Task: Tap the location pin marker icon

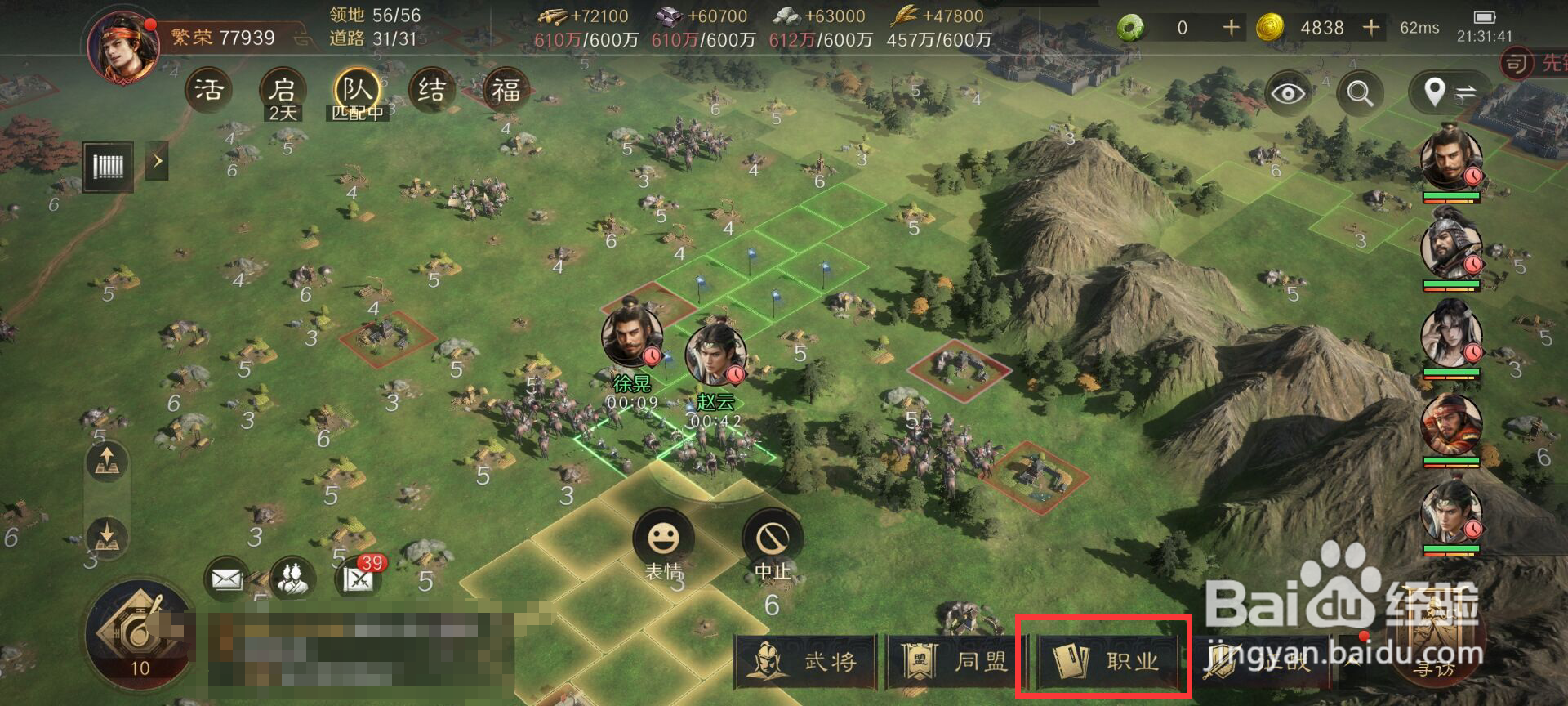Action: tap(1434, 92)
